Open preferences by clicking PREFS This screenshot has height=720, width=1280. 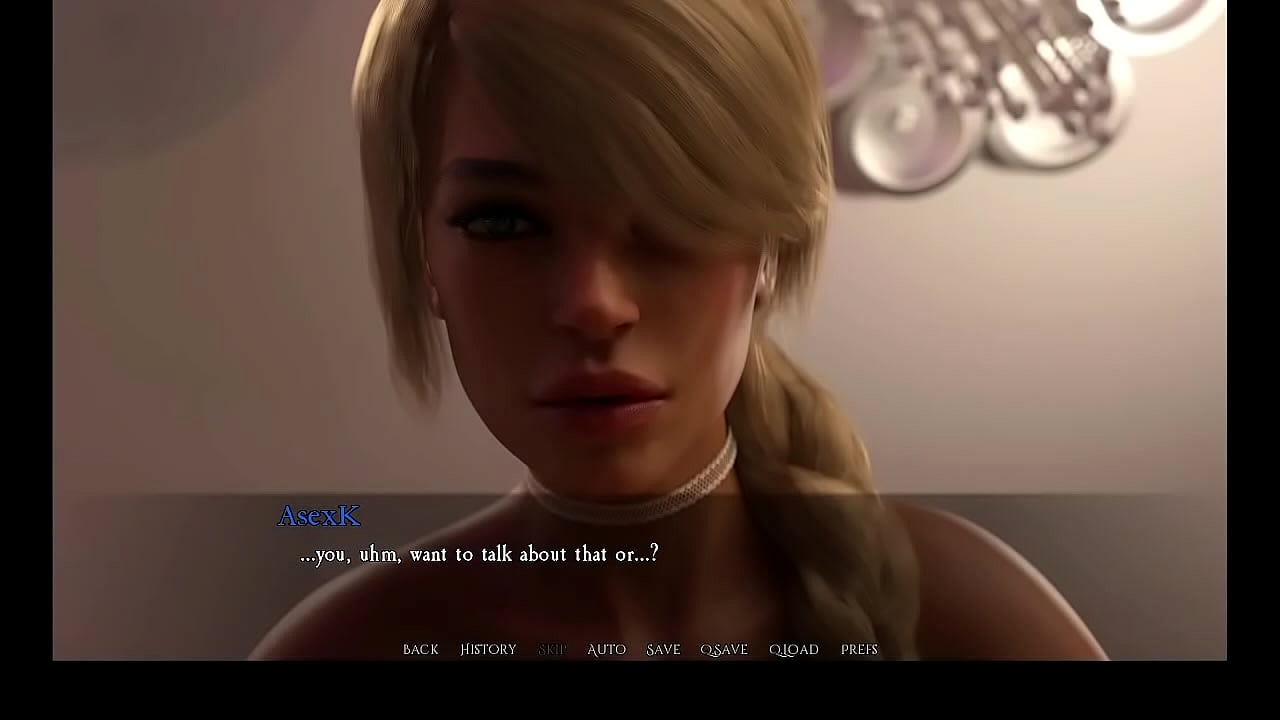coord(859,649)
